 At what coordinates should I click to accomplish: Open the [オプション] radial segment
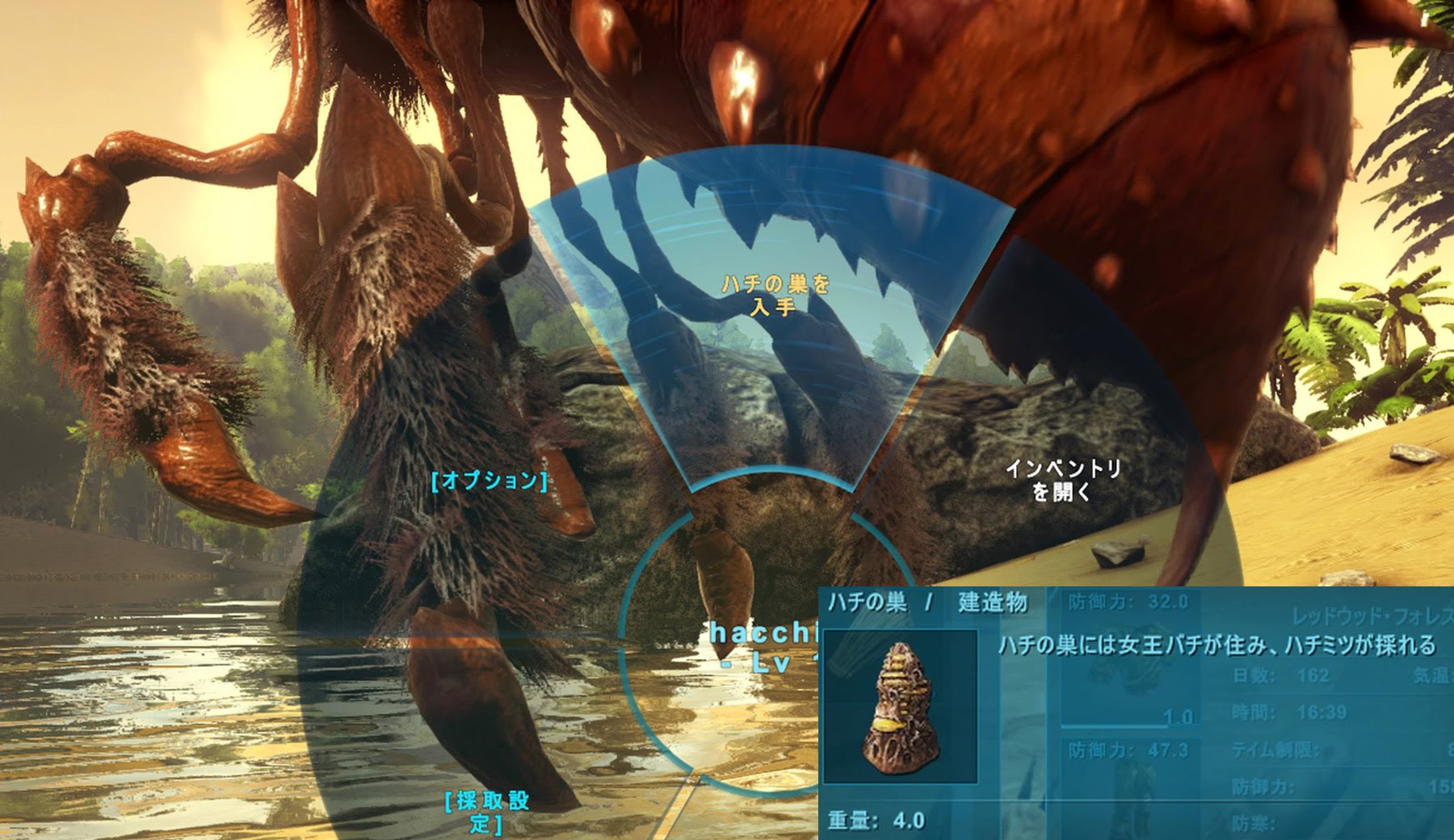pyautogui.click(x=490, y=481)
